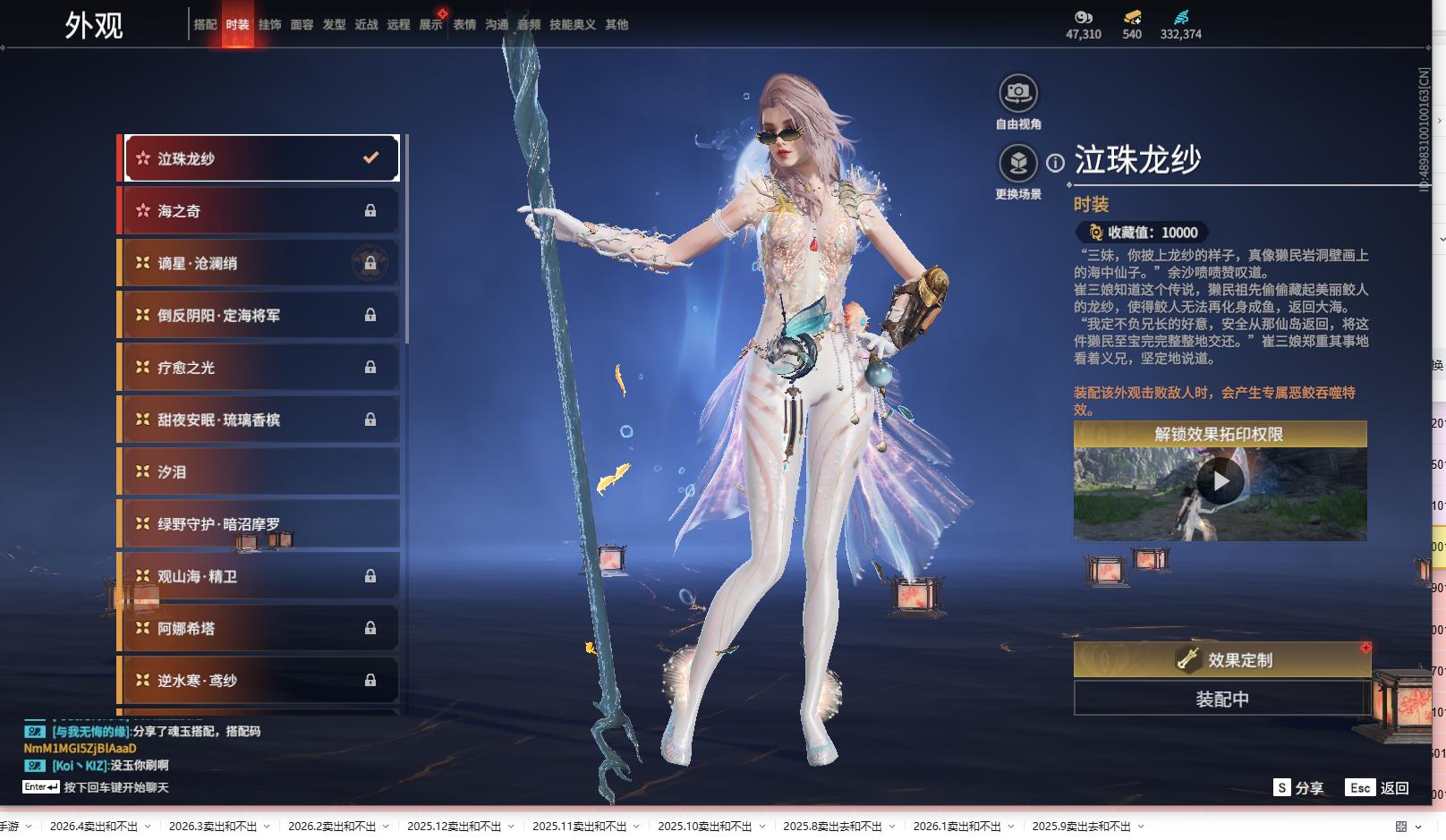Image resolution: width=1446 pixels, height=840 pixels.
Task: Select the 海之奇 outfit row
Action: [259, 211]
